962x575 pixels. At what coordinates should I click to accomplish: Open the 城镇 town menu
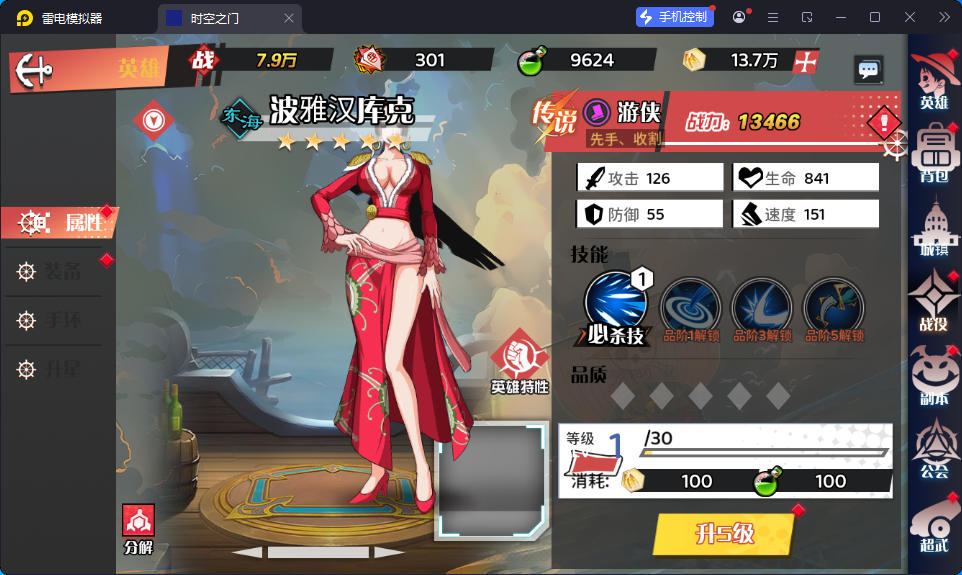[935, 228]
